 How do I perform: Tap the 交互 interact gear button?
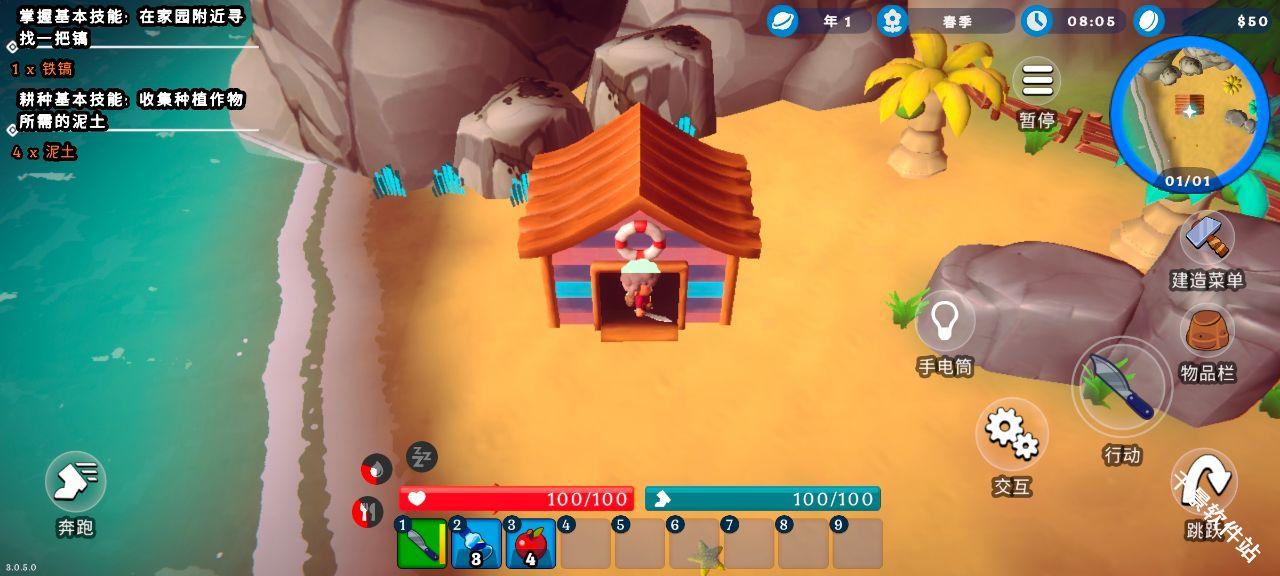[1012, 433]
